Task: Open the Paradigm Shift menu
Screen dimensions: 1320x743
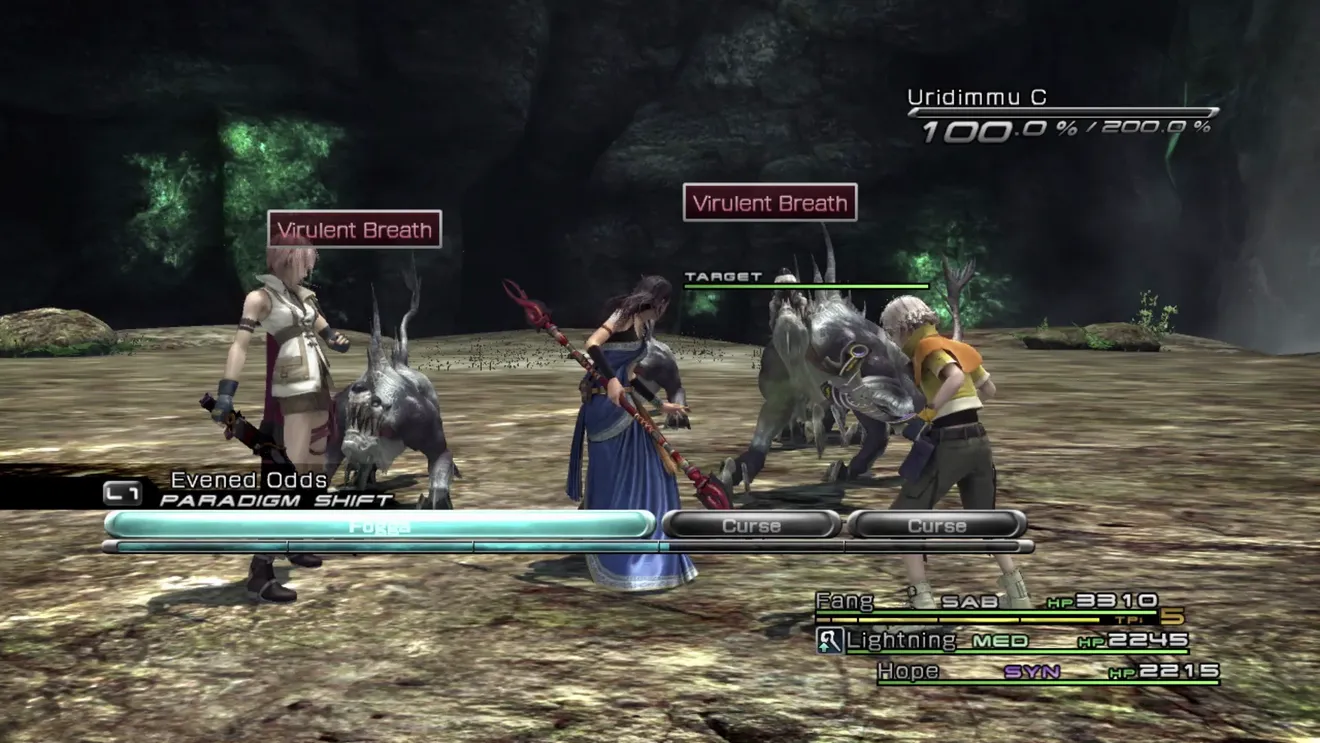Action: tap(275, 500)
